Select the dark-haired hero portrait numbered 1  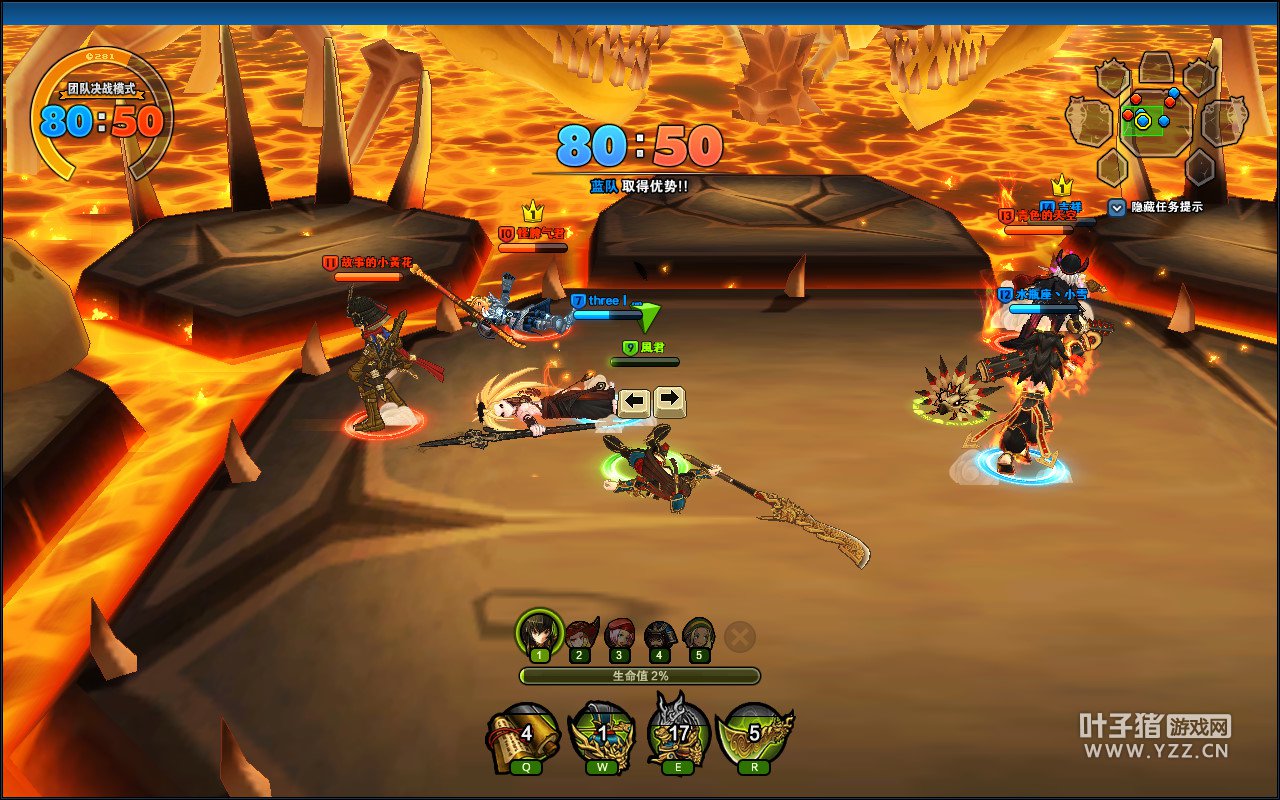(x=539, y=633)
